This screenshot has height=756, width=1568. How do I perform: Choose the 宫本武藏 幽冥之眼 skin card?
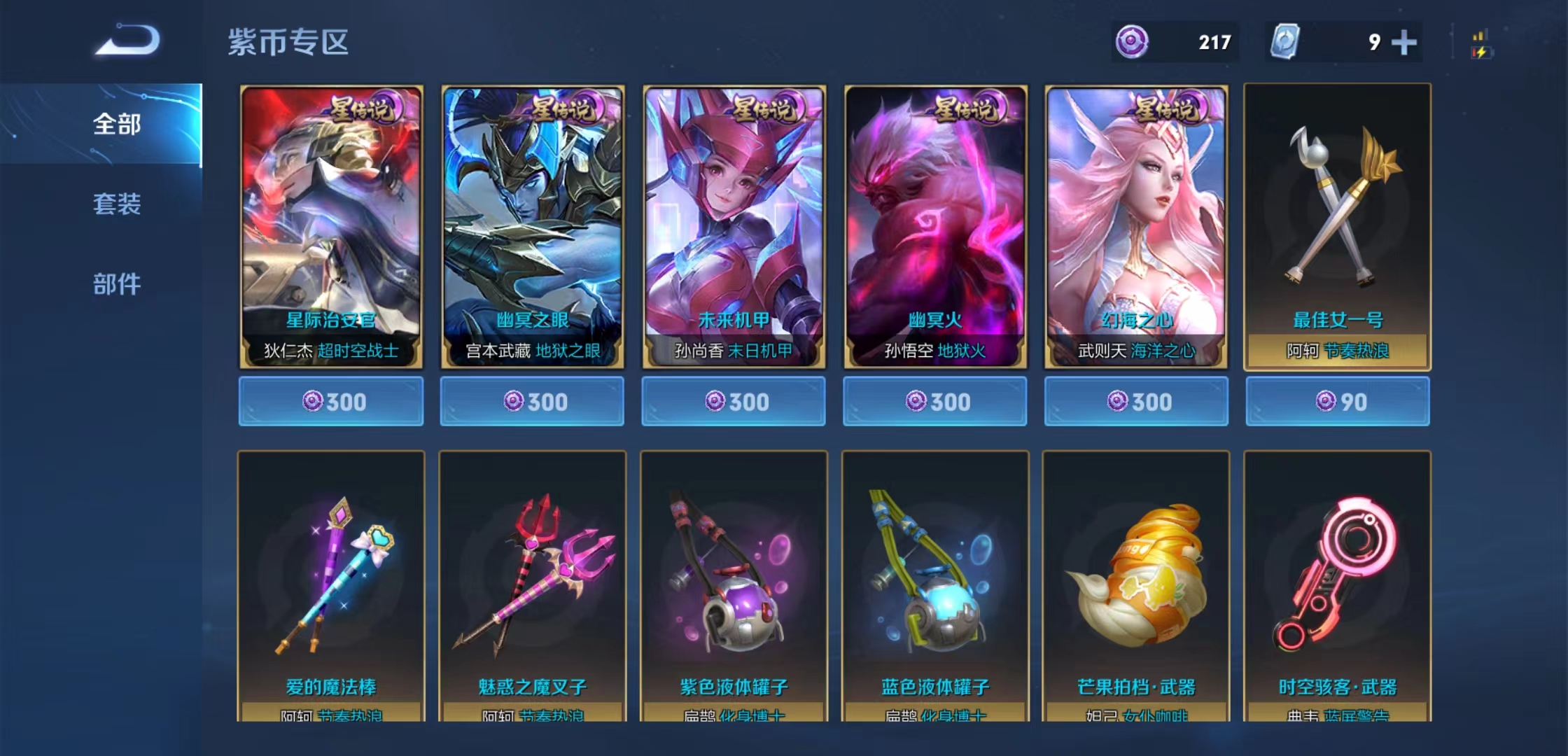[x=532, y=227]
